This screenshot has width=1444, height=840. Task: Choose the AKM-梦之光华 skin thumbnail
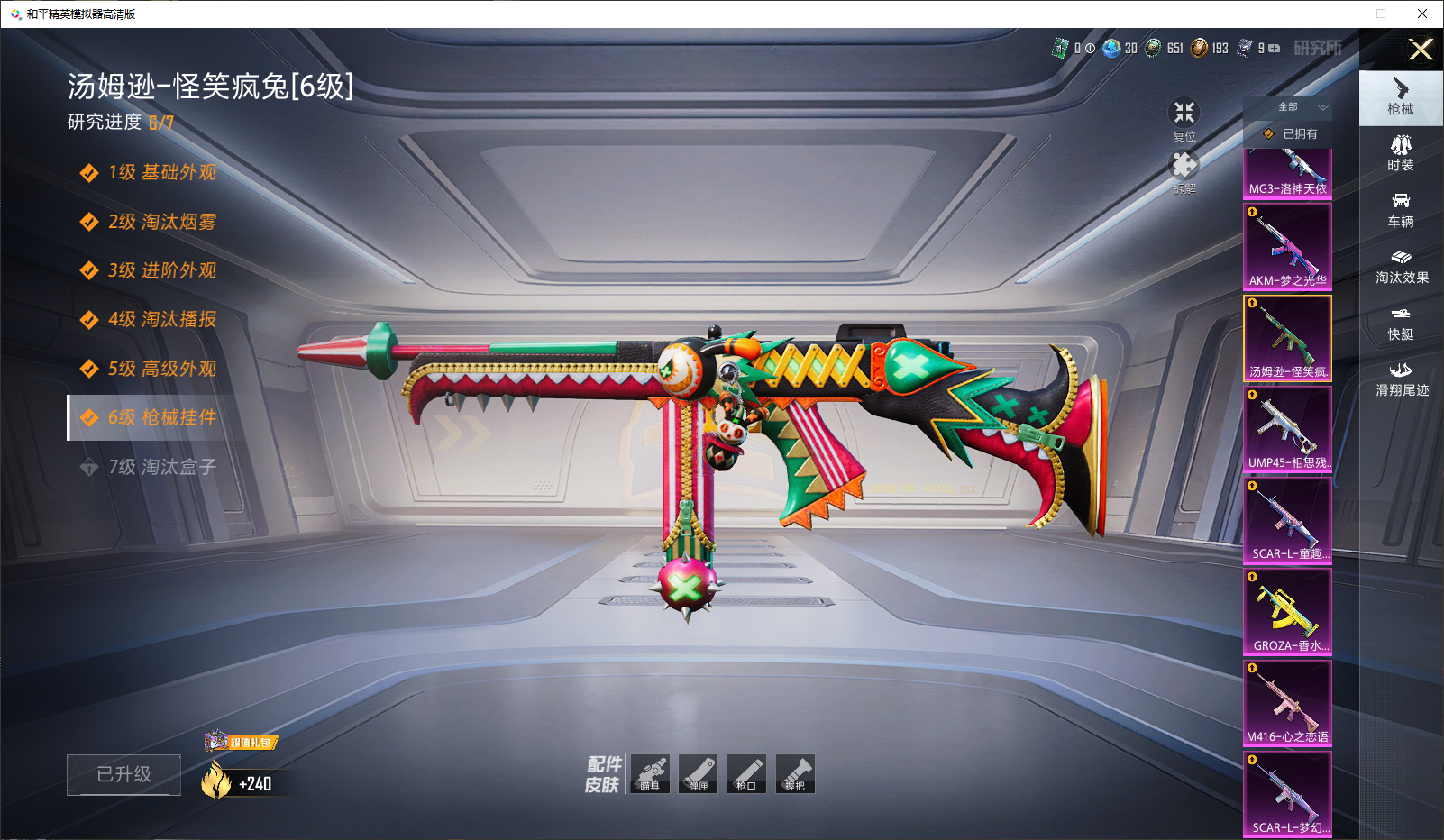click(x=1287, y=246)
